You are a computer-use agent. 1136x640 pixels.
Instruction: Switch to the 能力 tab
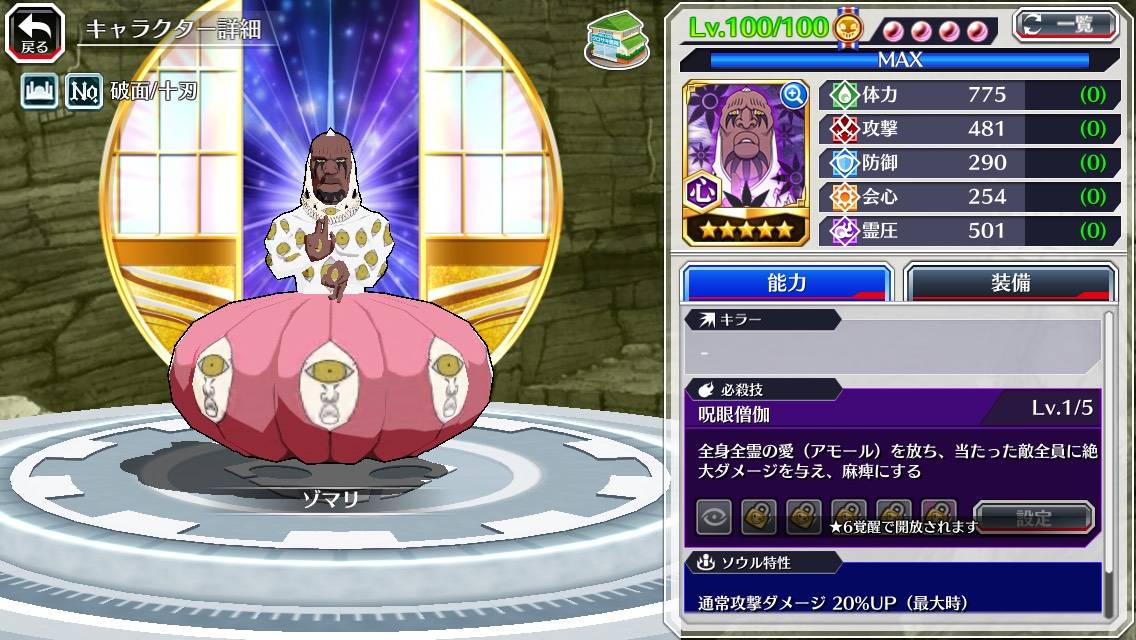tap(786, 283)
